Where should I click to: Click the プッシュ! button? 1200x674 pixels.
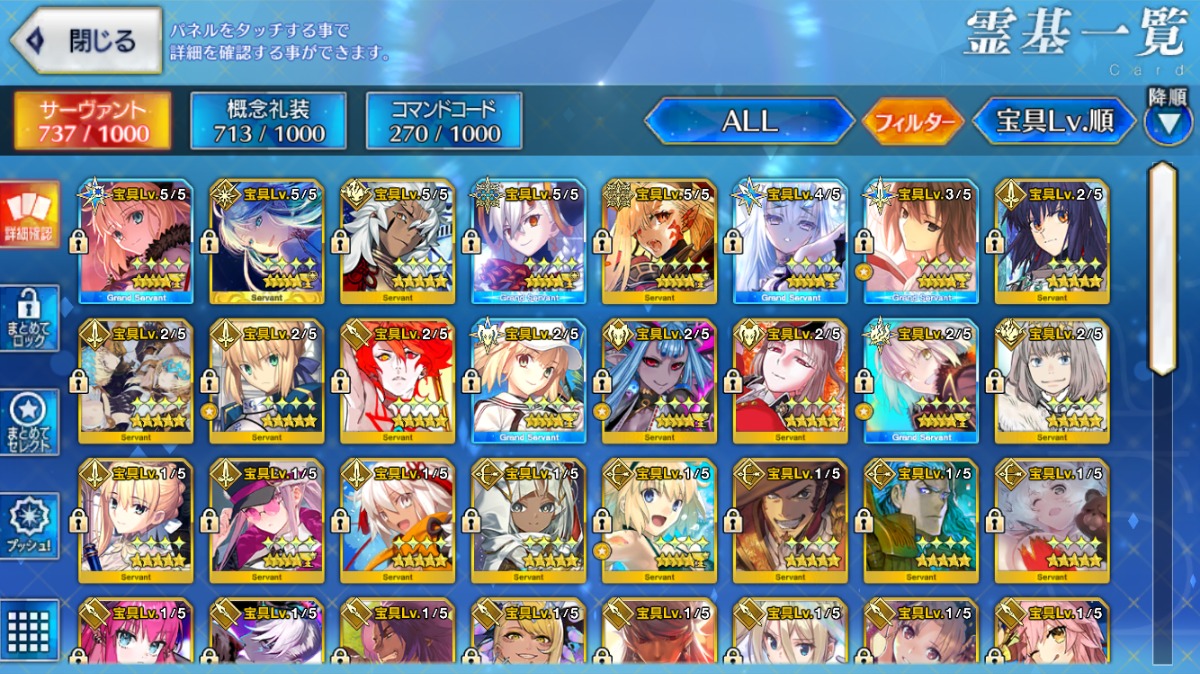(29, 525)
